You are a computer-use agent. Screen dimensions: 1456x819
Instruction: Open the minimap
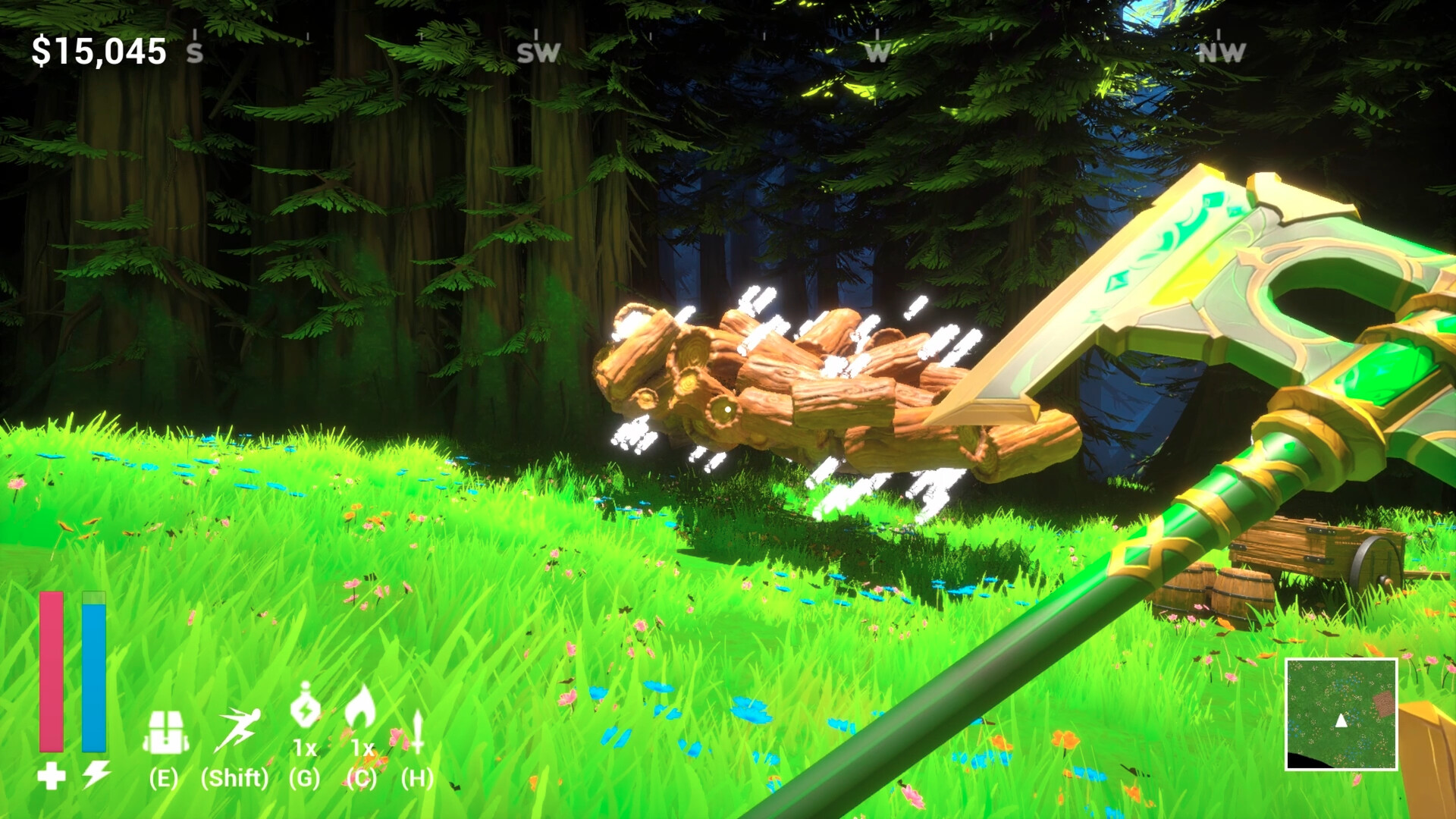(x=1341, y=714)
